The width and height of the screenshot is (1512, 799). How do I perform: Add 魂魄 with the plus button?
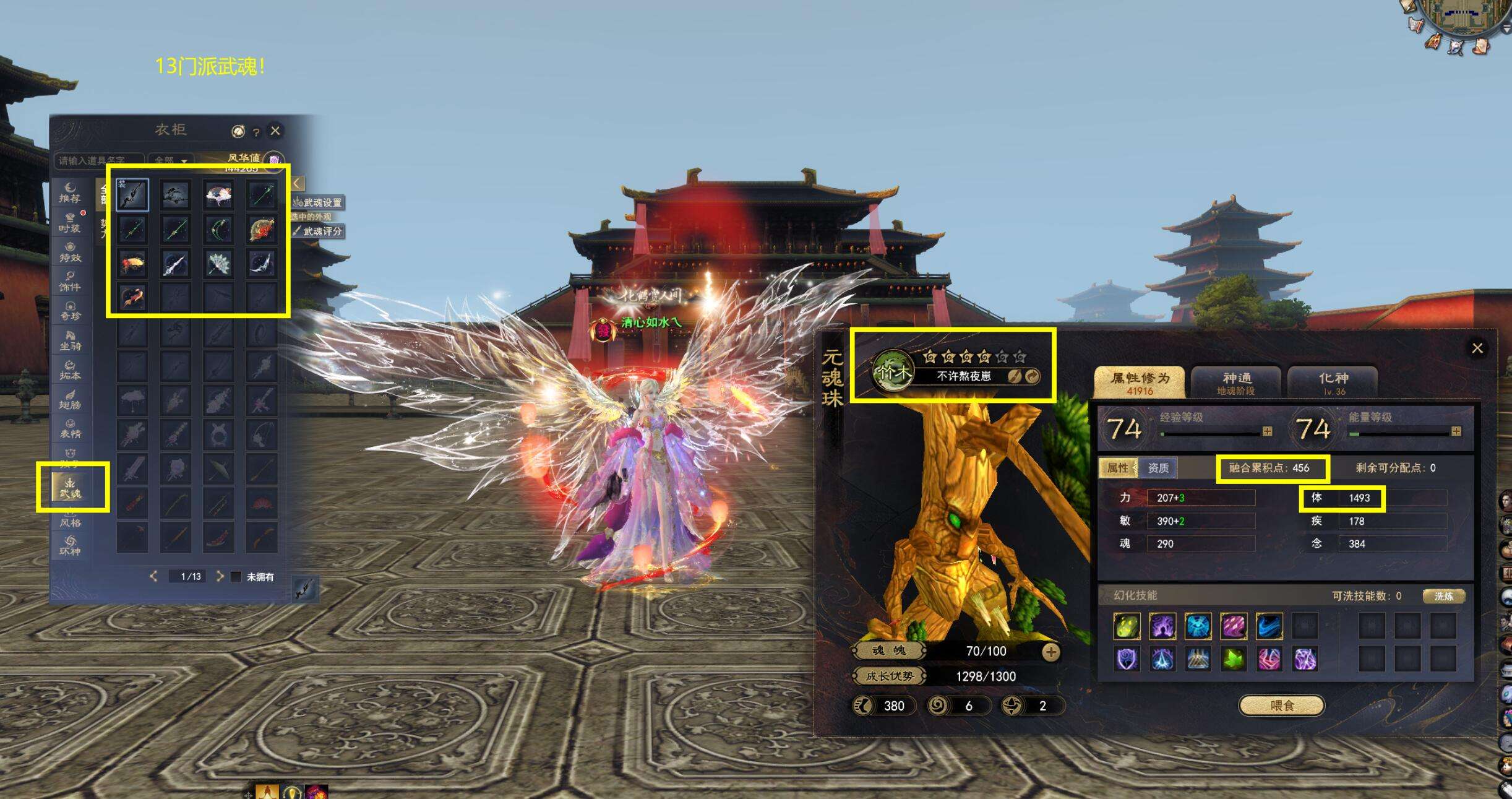click(1050, 652)
